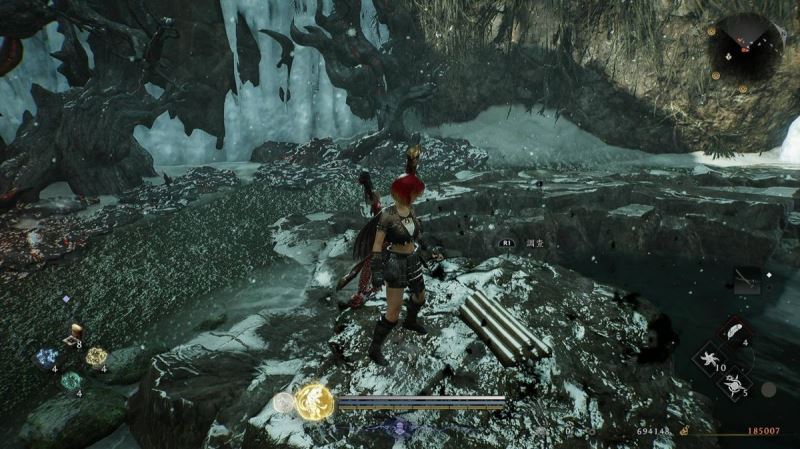Image resolution: width=800 pixels, height=449 pixels.
Task: Activate the golden guardian spirit icon
Action: coord(313,402)
